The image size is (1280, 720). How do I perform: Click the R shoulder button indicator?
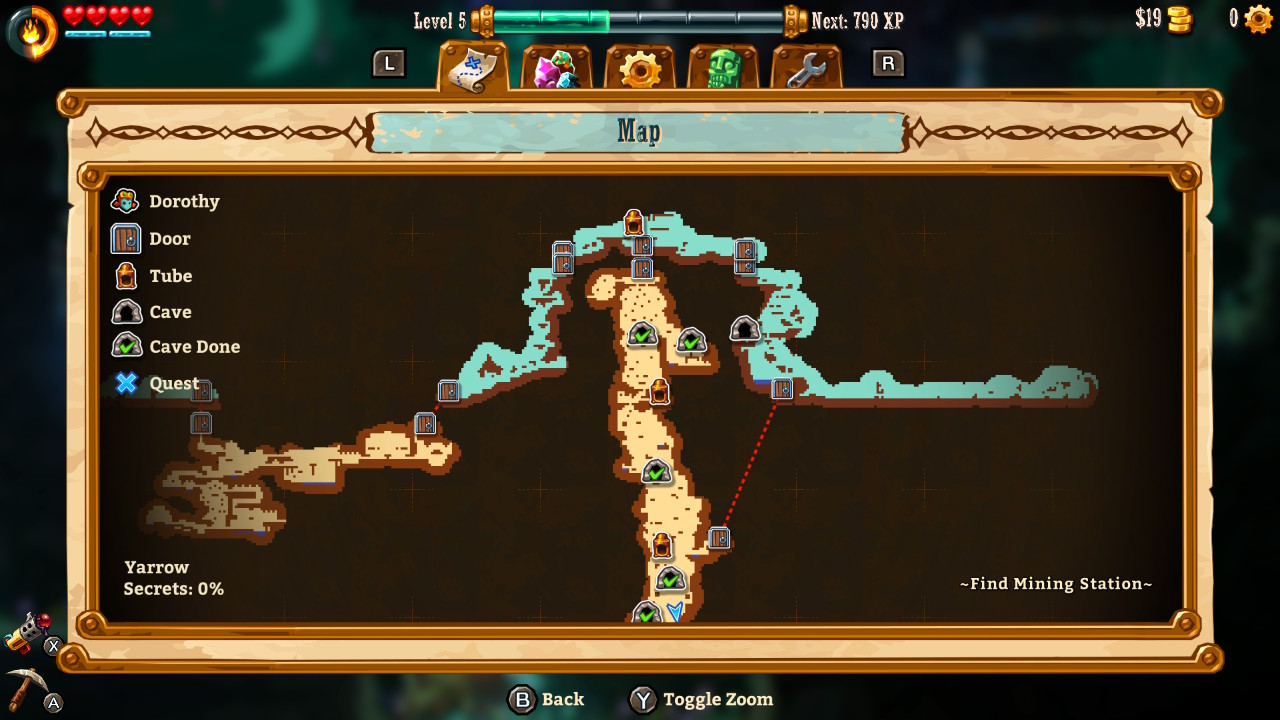[888, 63]
